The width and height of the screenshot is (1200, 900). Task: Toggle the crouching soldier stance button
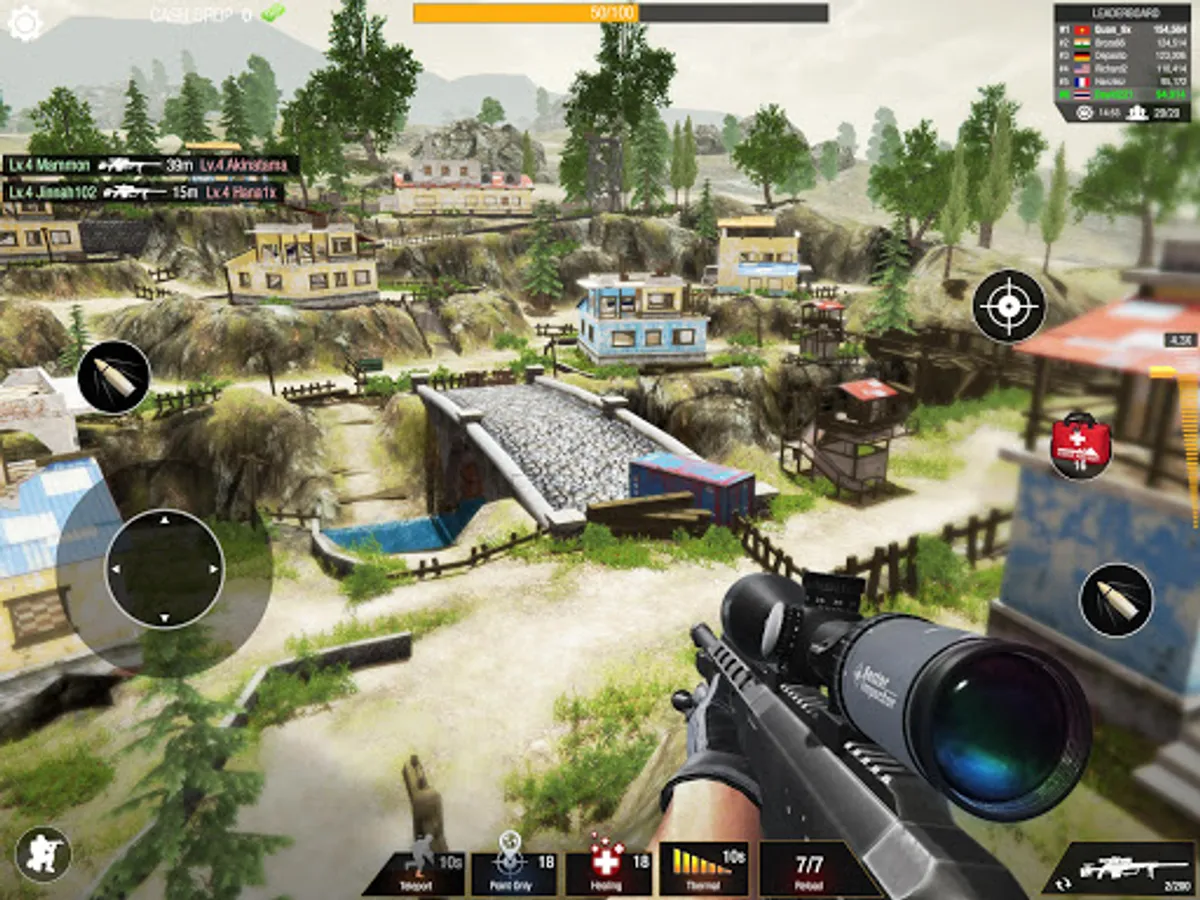[x=43, y=854]
